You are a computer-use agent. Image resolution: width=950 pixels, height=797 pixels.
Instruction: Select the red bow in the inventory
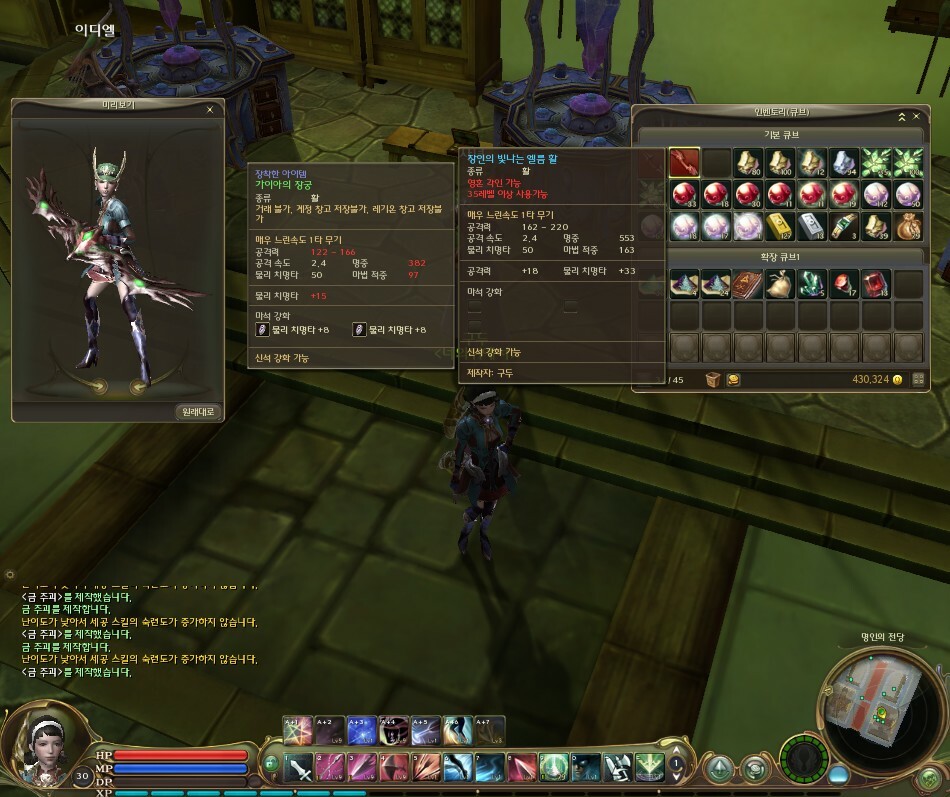(x=684, y=162)
